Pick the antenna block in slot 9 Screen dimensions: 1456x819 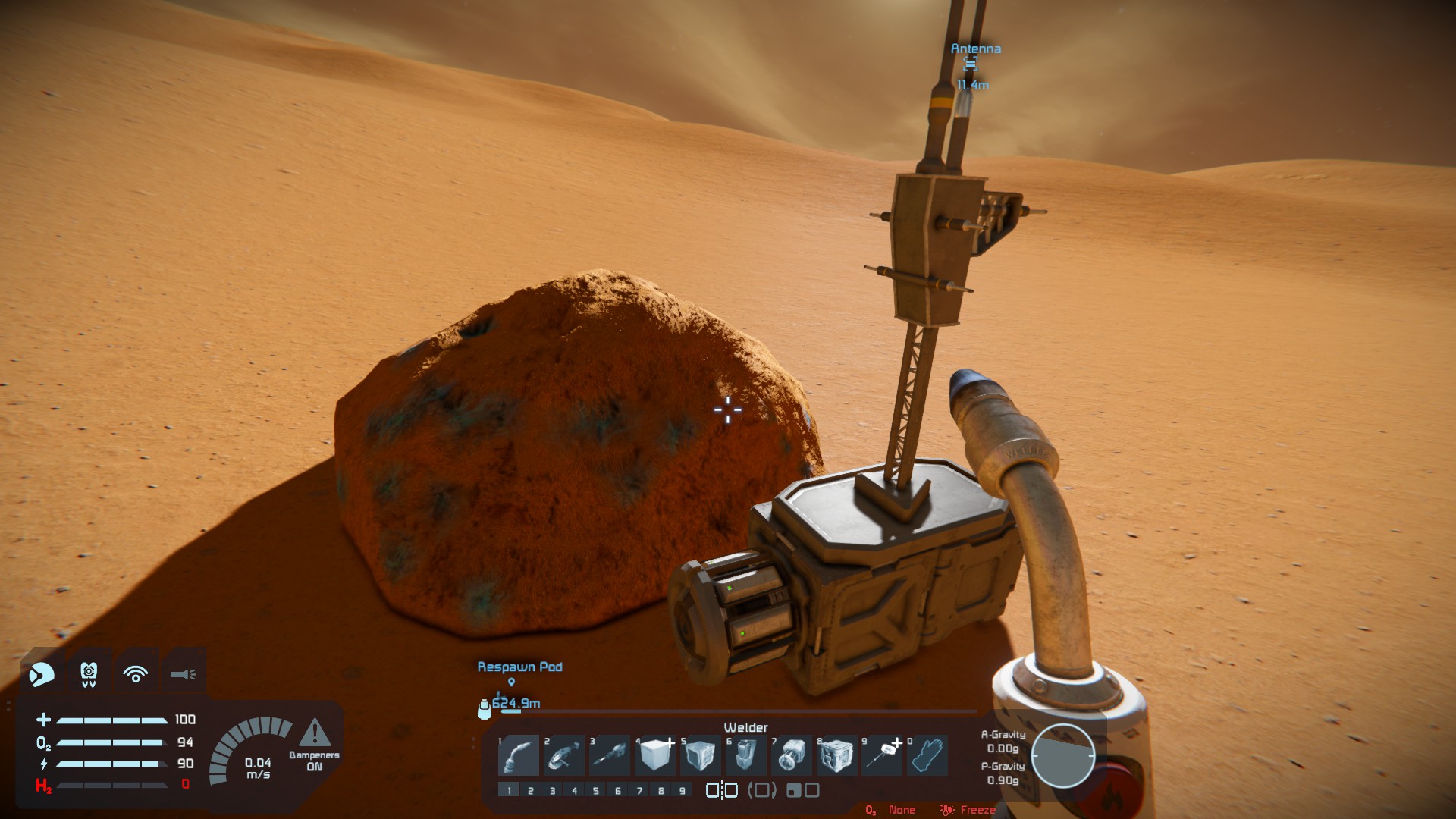pyautogui.click(x=882, y=755)
